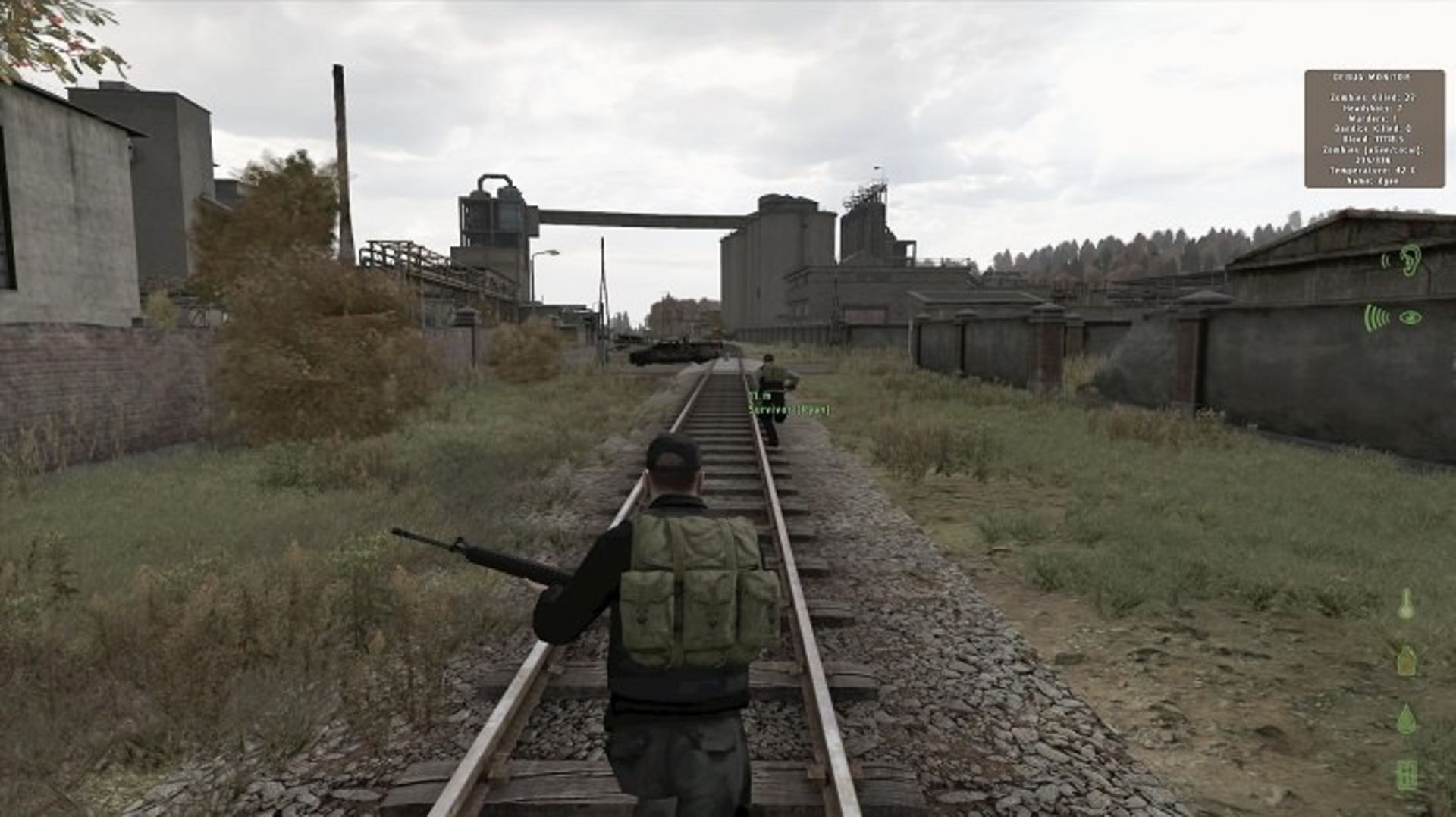Click the Murders: 1 stat line

(1373, 118)
